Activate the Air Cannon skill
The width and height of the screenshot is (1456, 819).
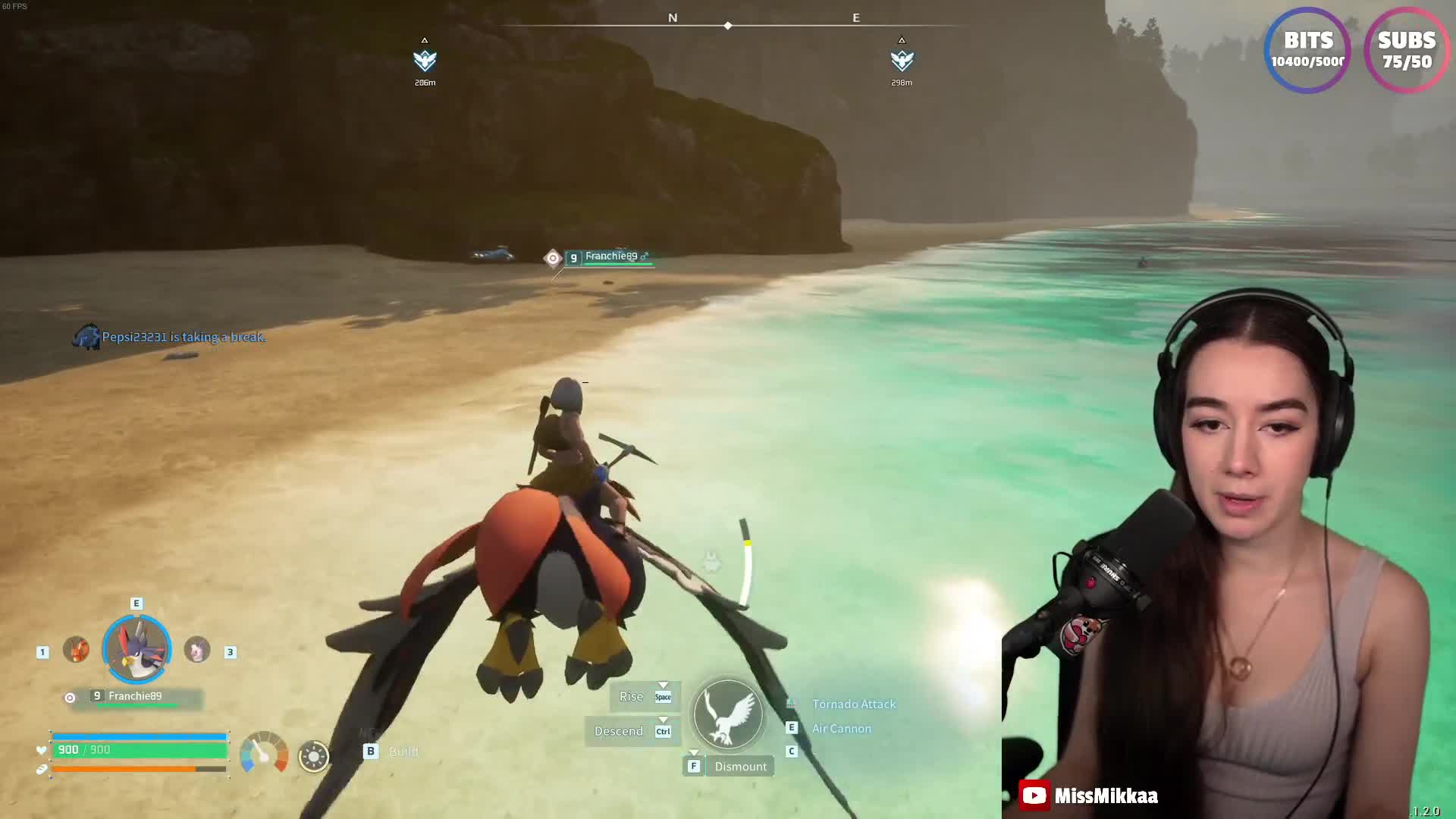coord(841,729)
